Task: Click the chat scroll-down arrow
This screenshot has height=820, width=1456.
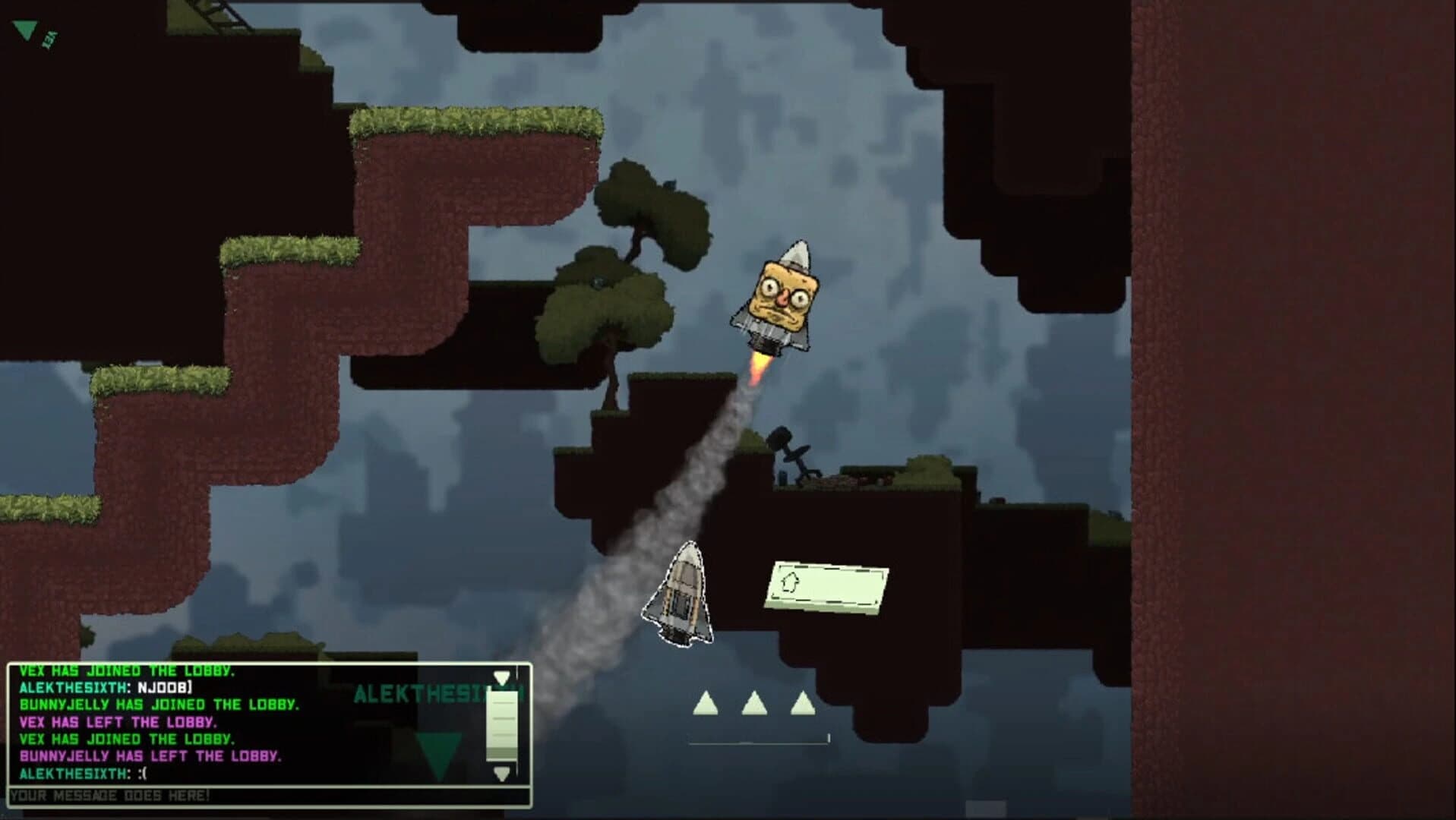Action: click(501, 774)
